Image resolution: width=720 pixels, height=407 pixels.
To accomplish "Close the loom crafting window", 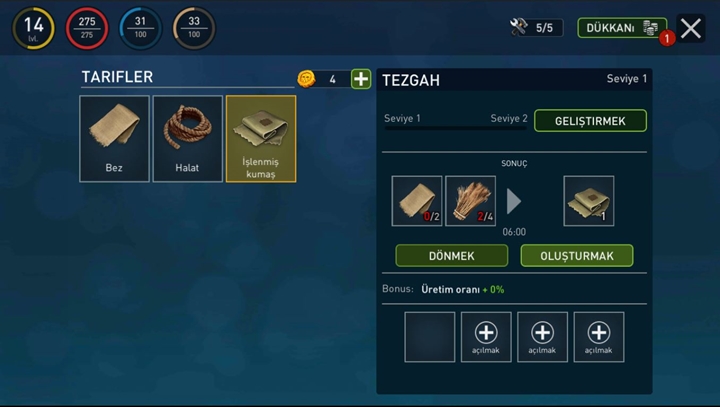I will click(691, 28).
